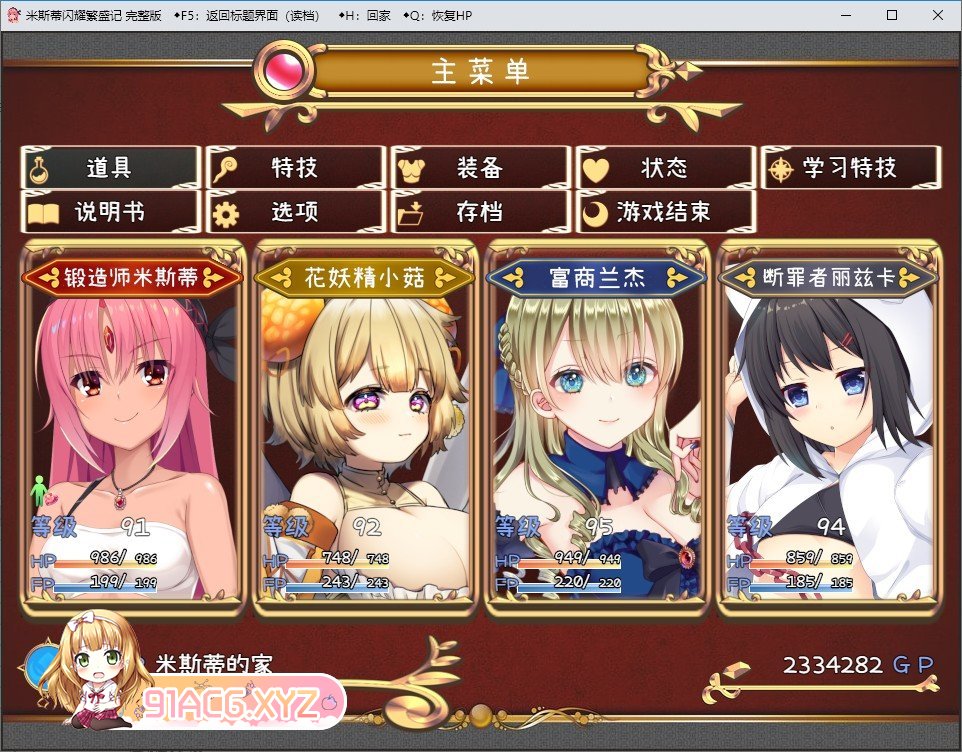This screenshot has width=962, height=752.
Task: Select 游戏结束 to end the game
Action: point(665,212)
